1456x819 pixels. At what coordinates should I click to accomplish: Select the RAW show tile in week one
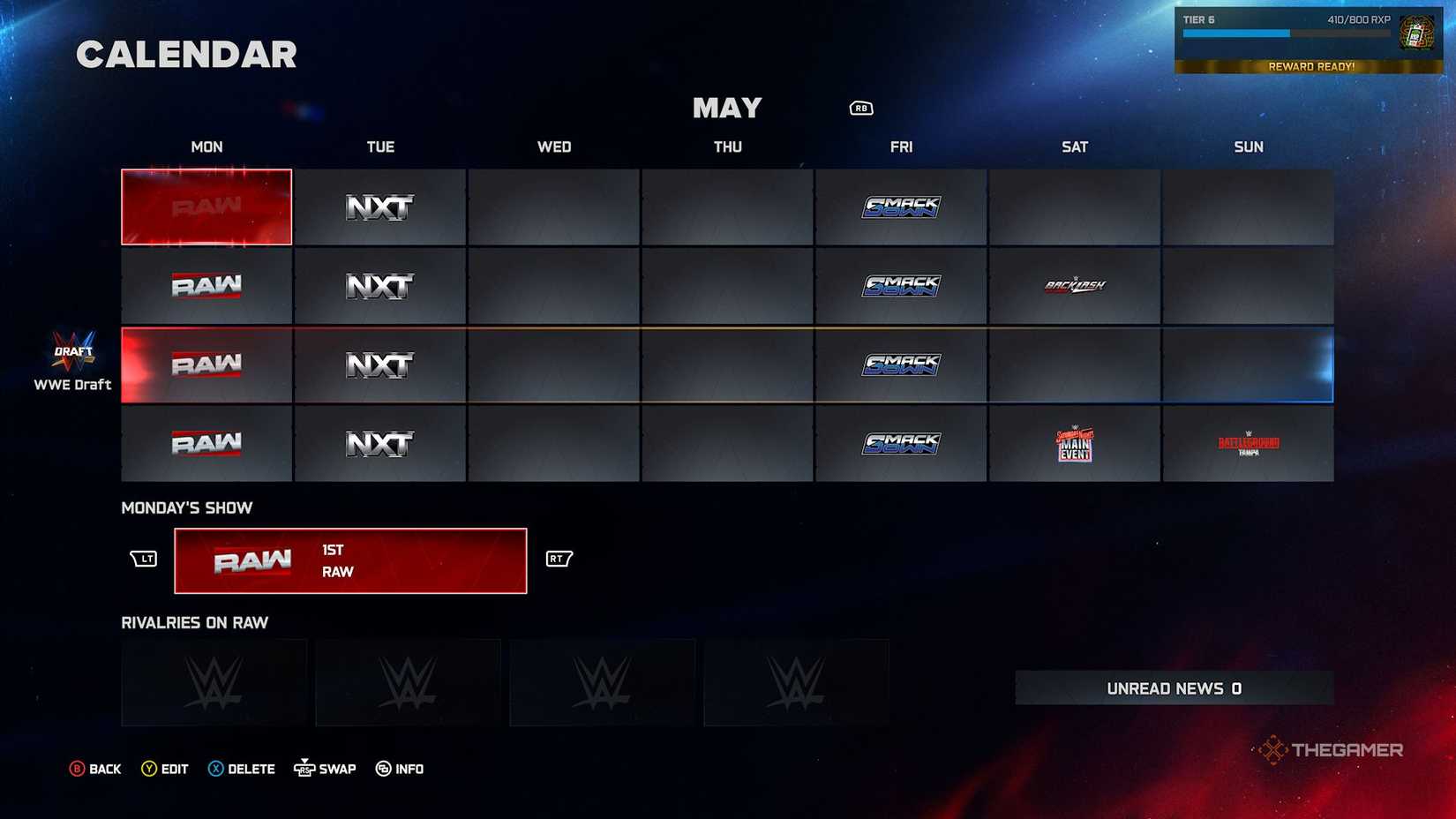(x=206, y=207)
